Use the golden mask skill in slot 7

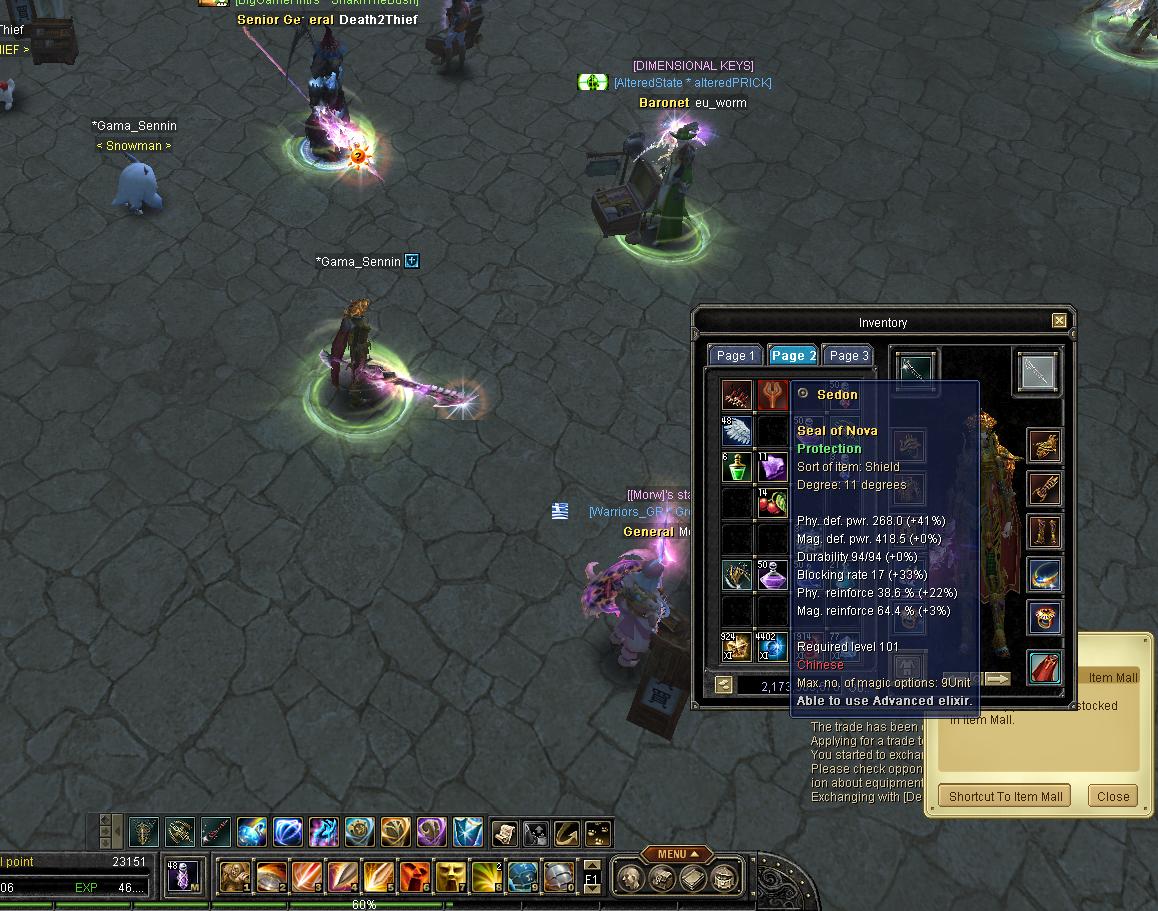click(451, 877)
